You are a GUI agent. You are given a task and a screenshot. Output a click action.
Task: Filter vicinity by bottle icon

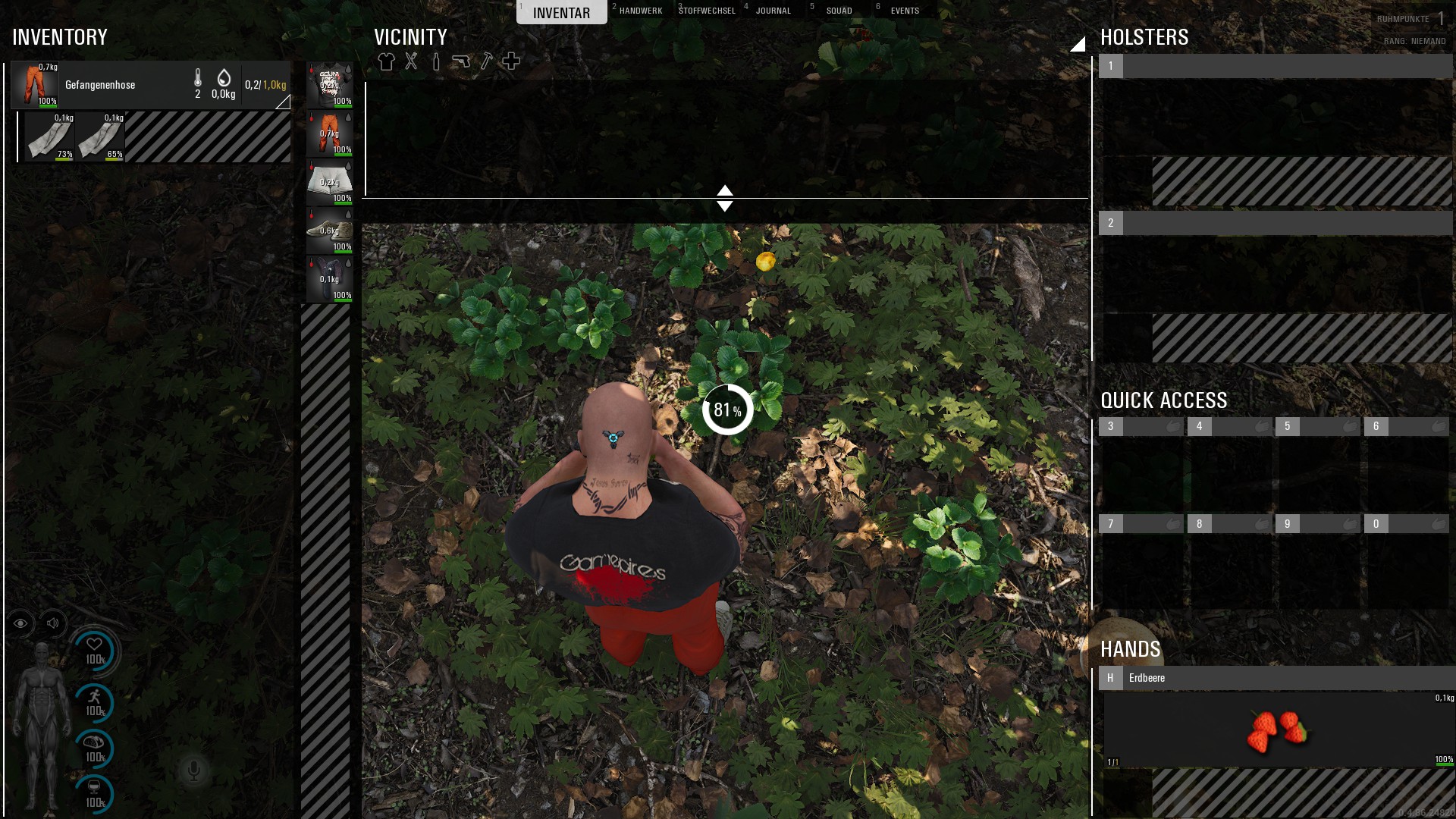tap(436, 61)
